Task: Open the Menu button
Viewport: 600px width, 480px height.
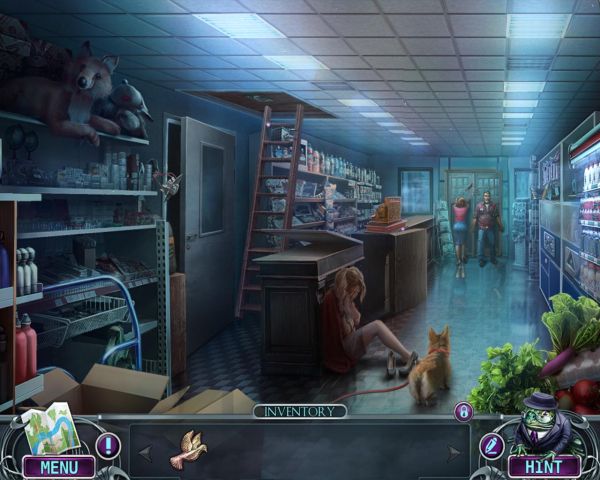Action: pyautogui.click(x=58, y=466)
